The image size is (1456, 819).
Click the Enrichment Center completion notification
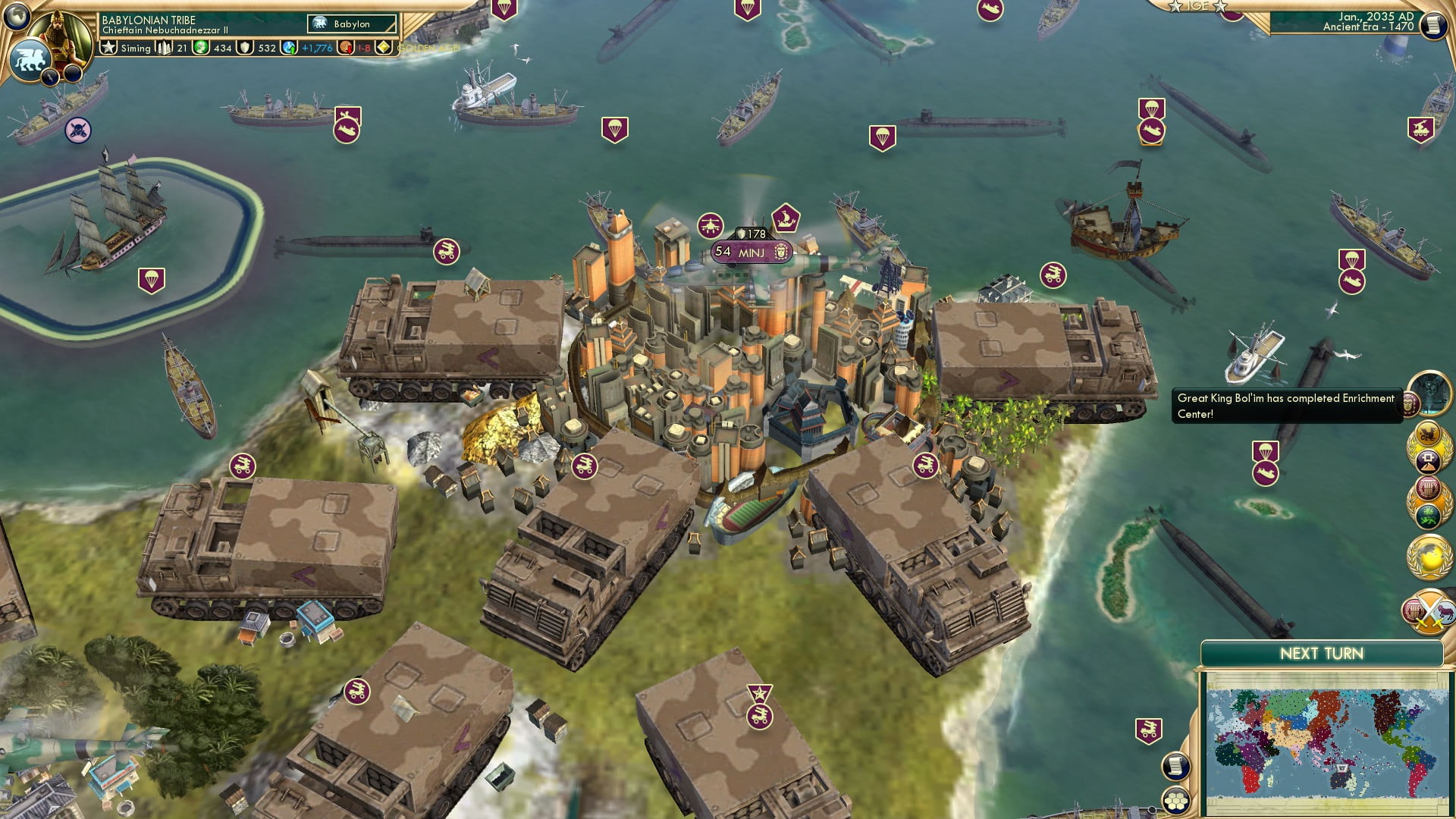tap(1285, 406)
